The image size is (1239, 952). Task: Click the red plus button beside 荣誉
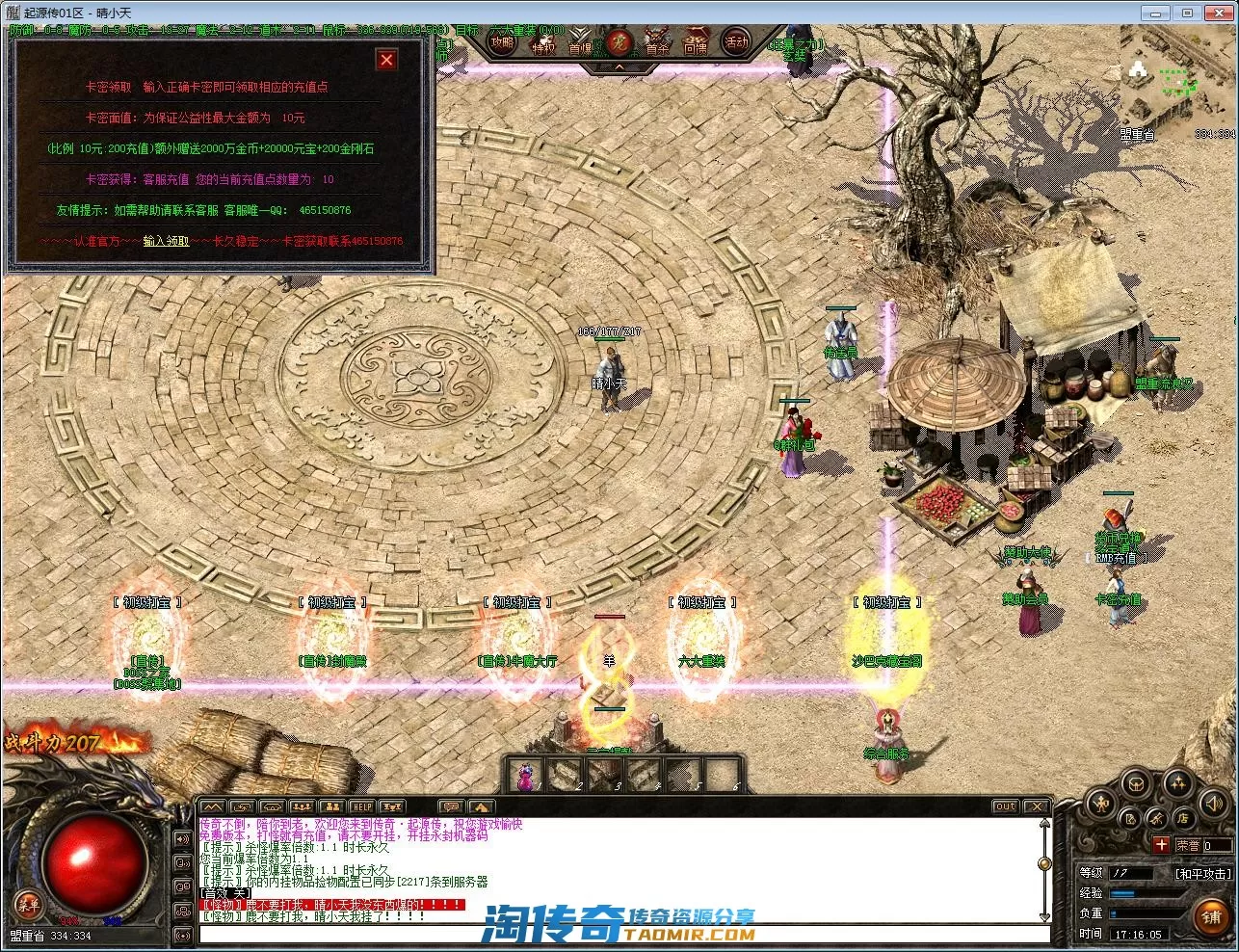pyautogui.click(x=1162, y=845)
